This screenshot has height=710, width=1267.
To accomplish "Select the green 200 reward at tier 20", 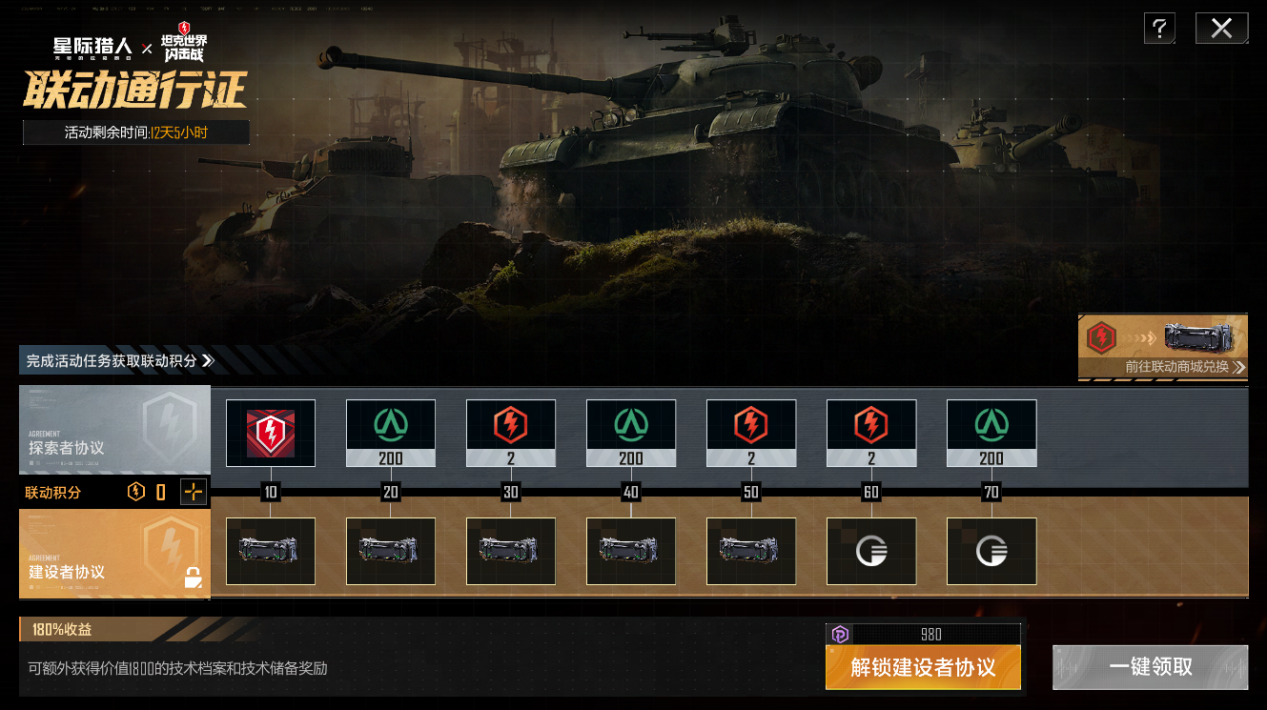I will [390, 433].
